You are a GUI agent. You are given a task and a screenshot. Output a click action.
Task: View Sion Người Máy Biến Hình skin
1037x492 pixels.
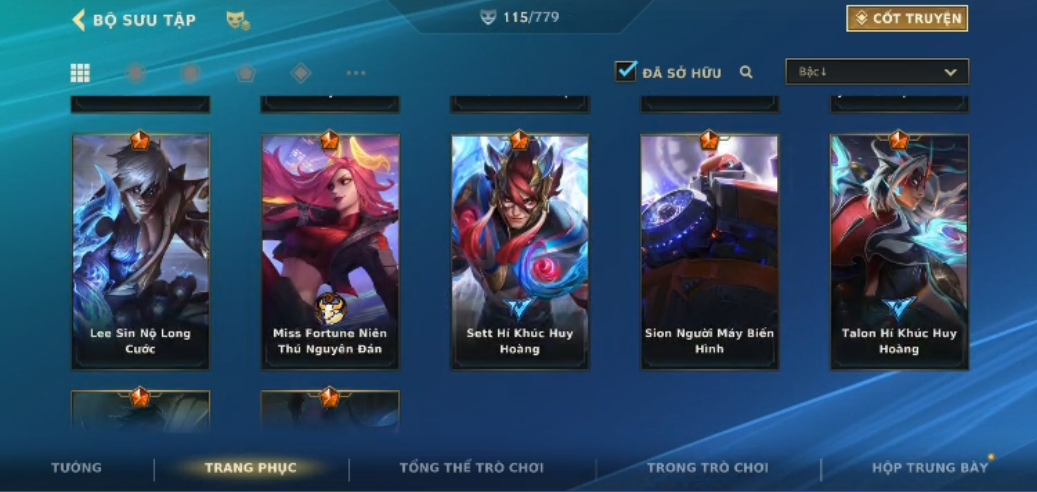coord(709,251)
